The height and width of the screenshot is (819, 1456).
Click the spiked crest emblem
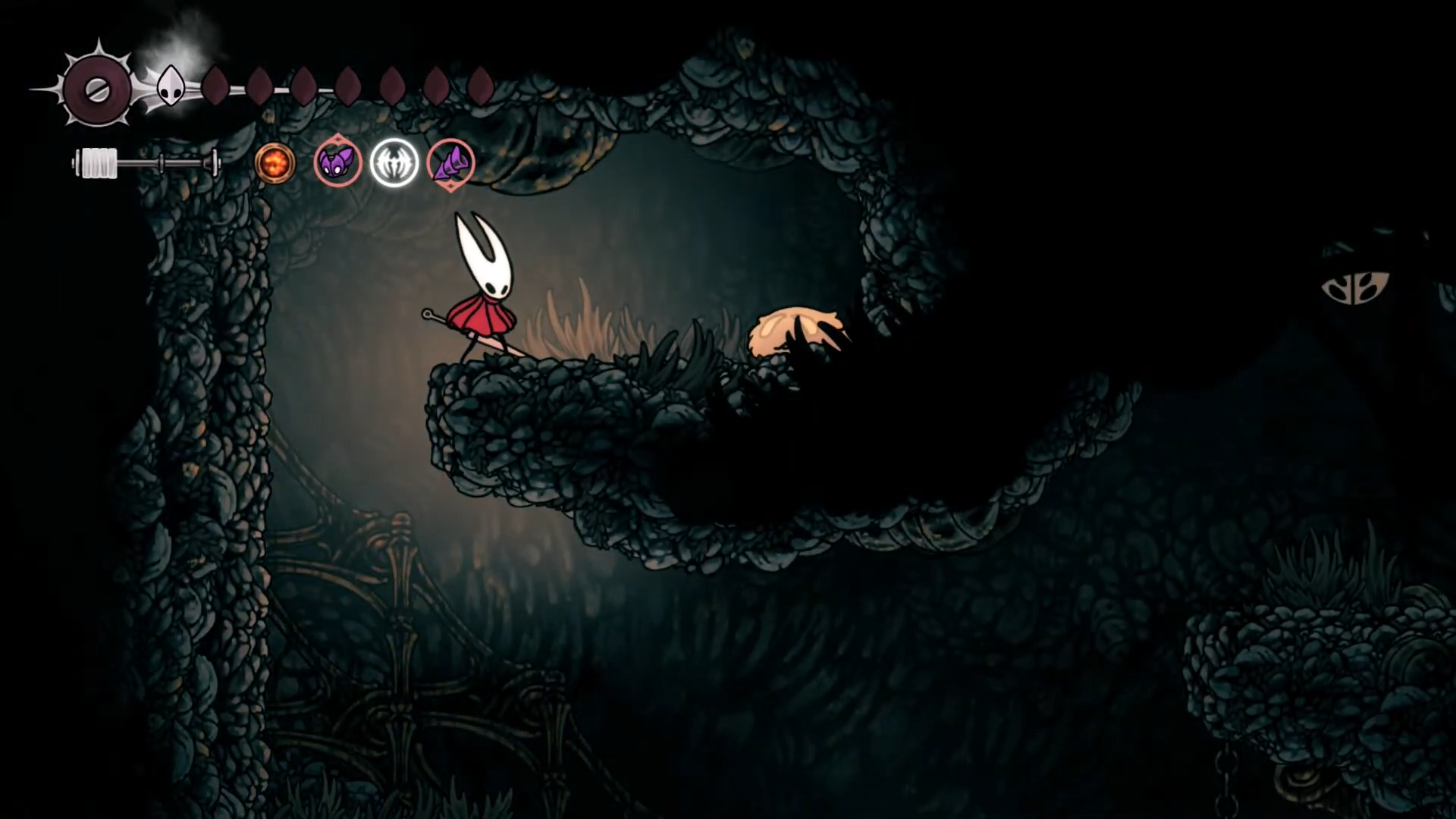tap(97, 90)
